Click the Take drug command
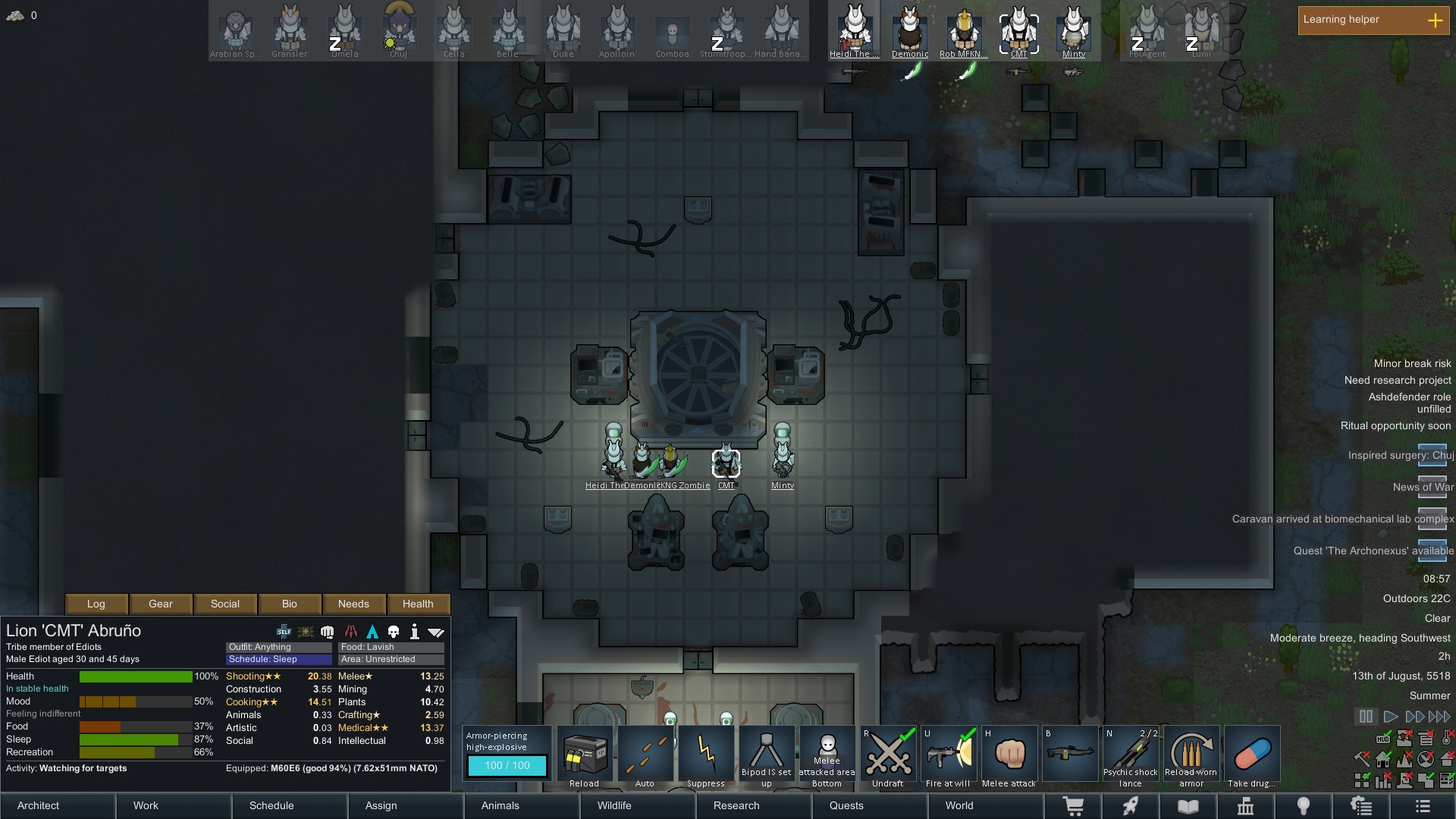The width and height of the screenshot is (1456, 819). pos(1252,756)
